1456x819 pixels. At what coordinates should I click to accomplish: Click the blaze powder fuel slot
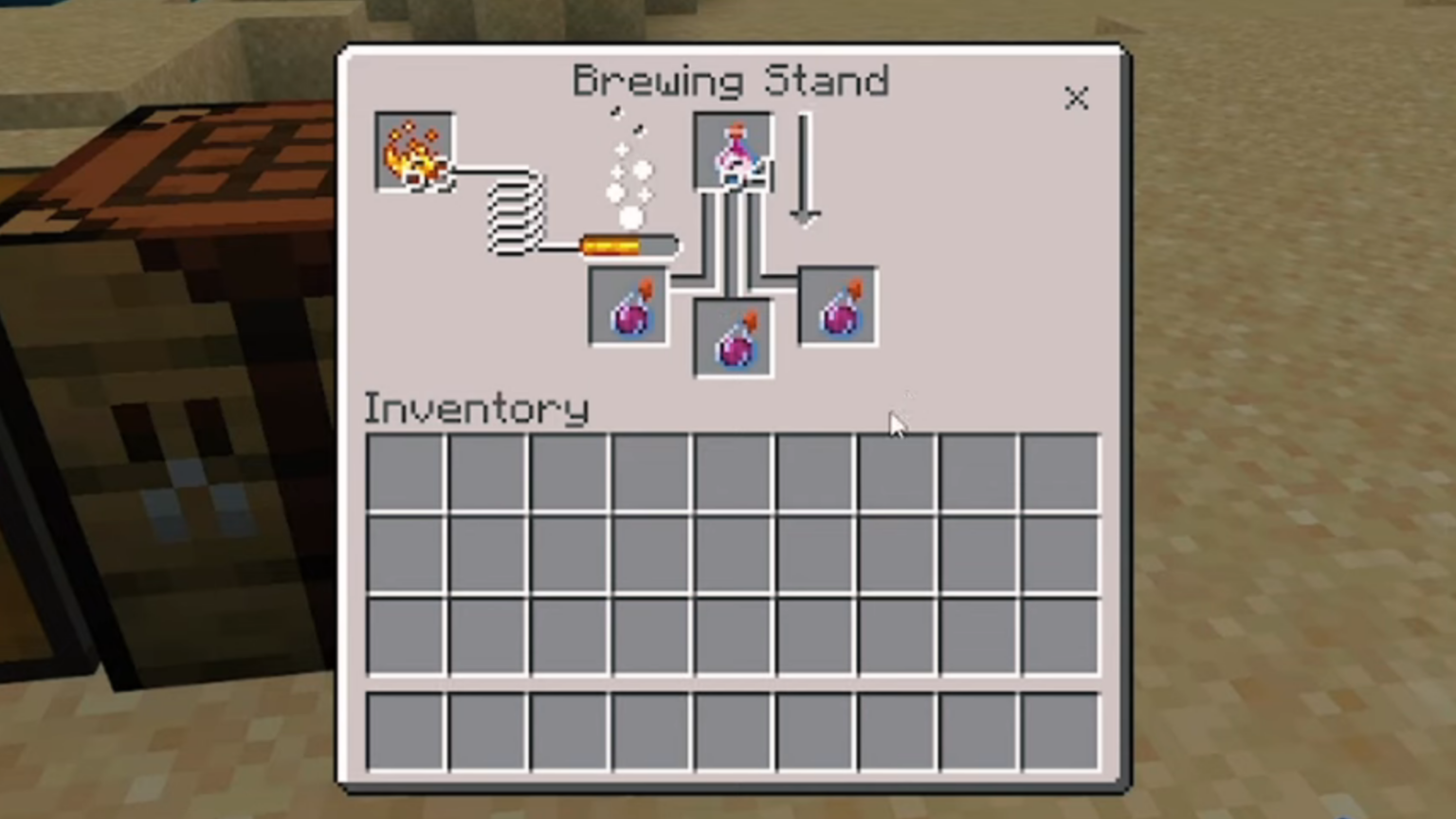[x=414, y=152]
